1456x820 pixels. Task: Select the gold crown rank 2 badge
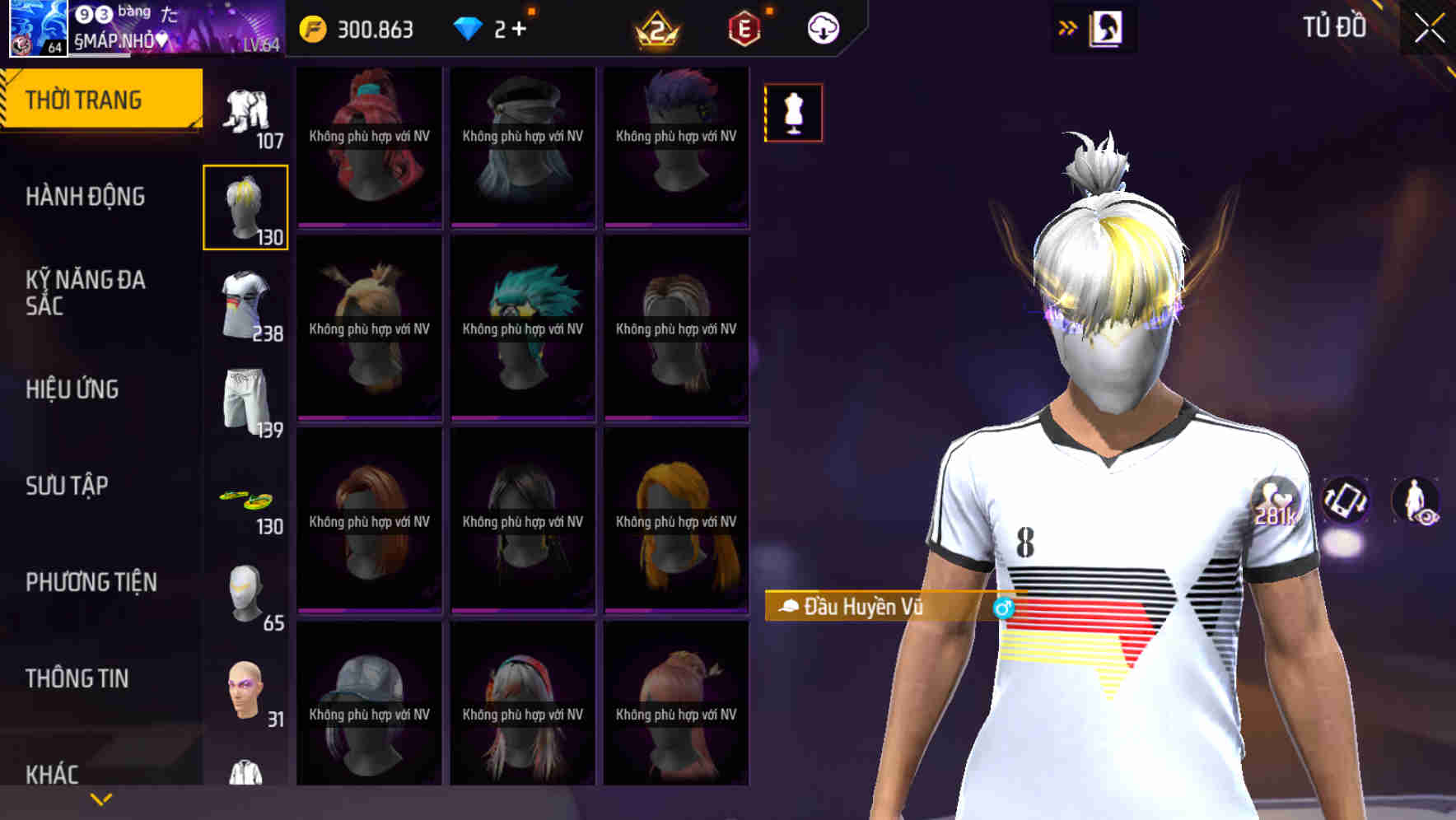(654, 27)
